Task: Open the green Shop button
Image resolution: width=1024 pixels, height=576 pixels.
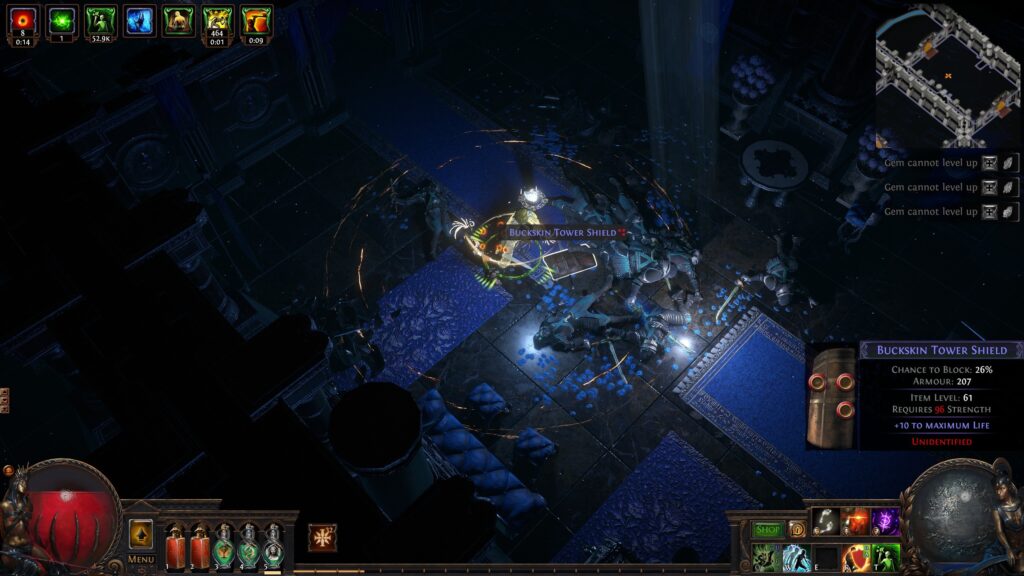Action: [x=768, y=529]
